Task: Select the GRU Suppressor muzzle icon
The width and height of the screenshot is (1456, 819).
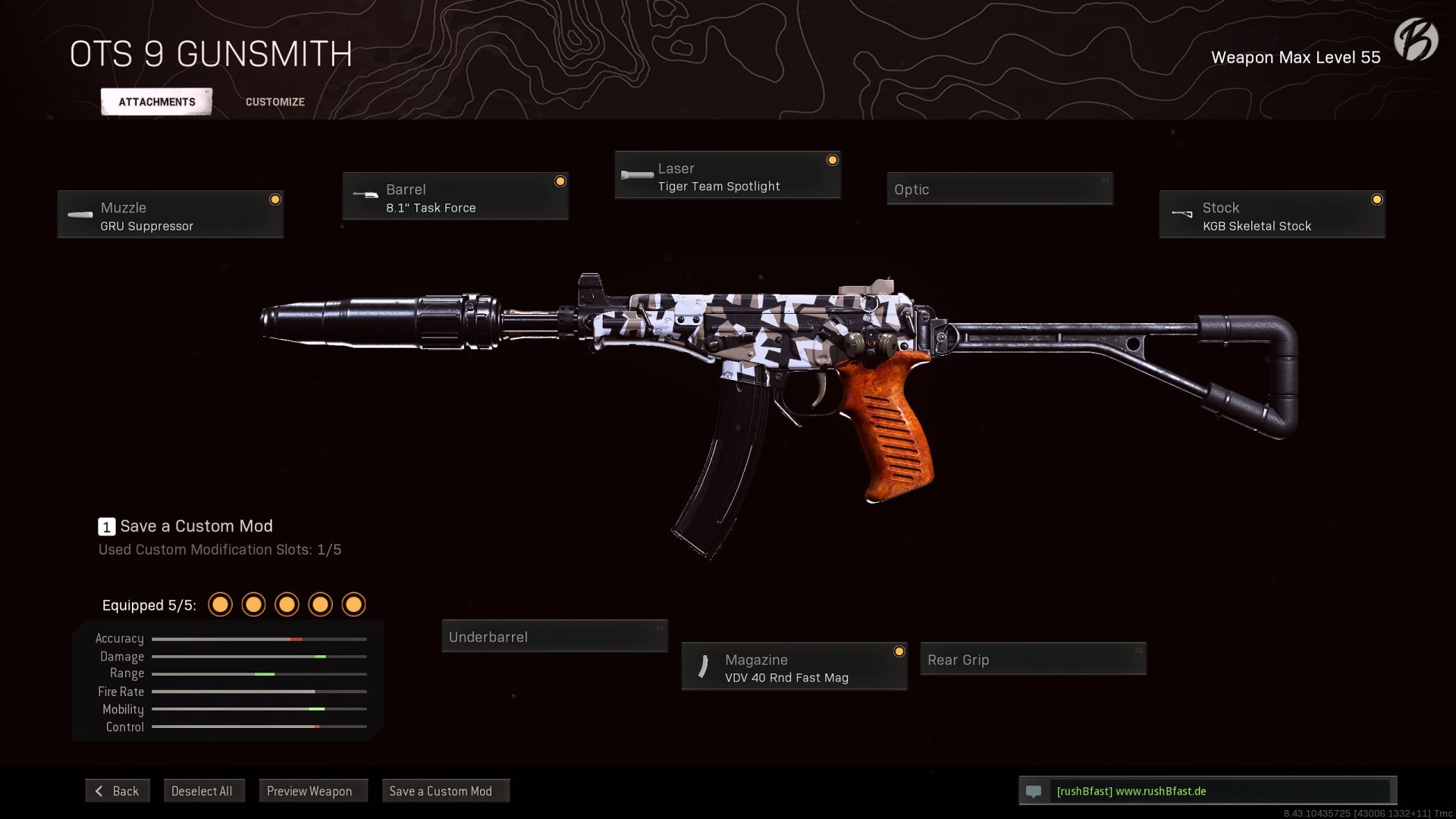Action: (80, 215)
